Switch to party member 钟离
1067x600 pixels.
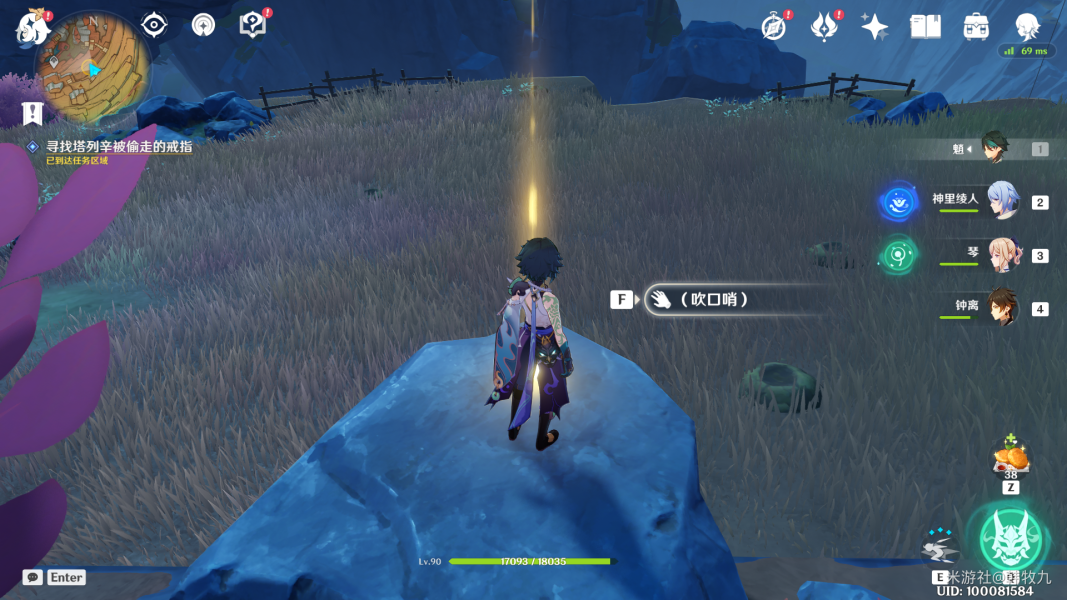pyautogui.click(x=1001, y=308)
